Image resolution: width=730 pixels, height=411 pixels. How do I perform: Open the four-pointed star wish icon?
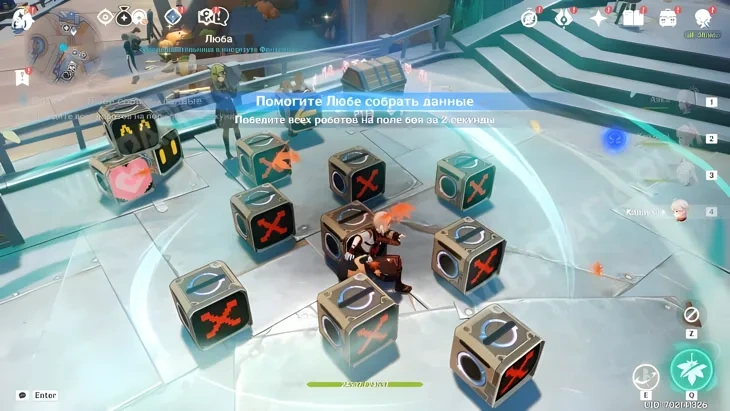599,17
